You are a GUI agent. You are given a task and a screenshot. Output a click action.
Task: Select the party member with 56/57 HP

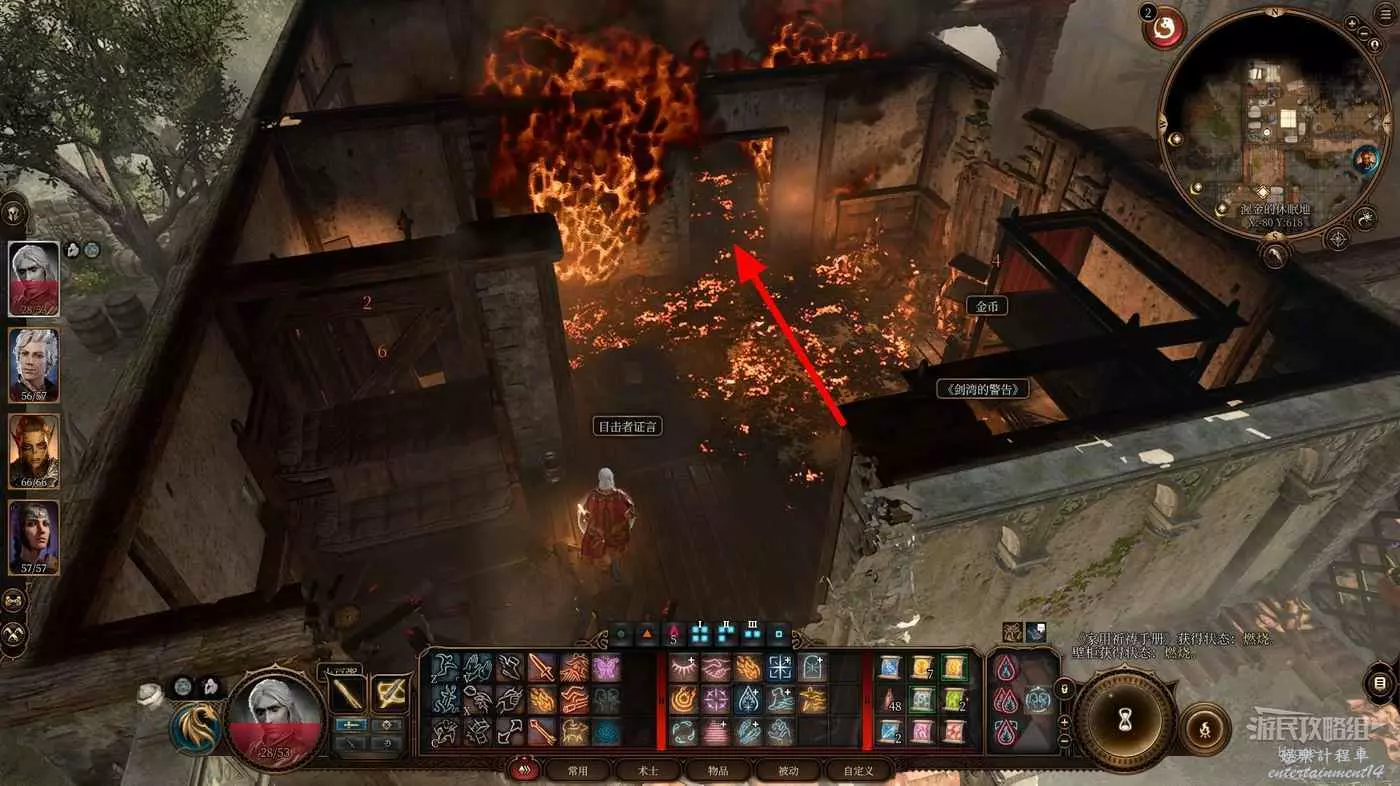click(34, 364)
